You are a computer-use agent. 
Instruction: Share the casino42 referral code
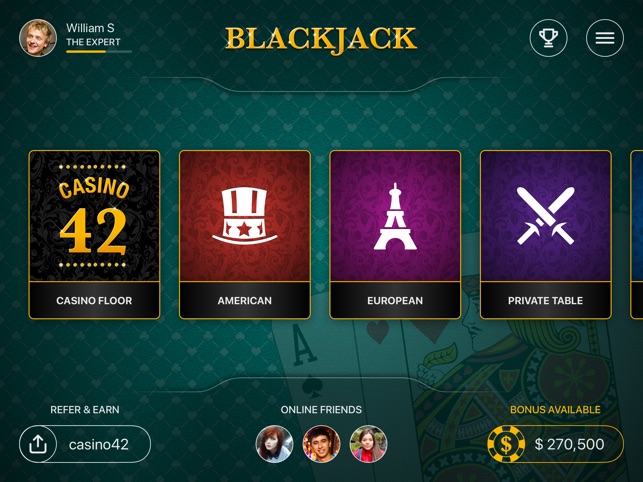pos(38,444)
